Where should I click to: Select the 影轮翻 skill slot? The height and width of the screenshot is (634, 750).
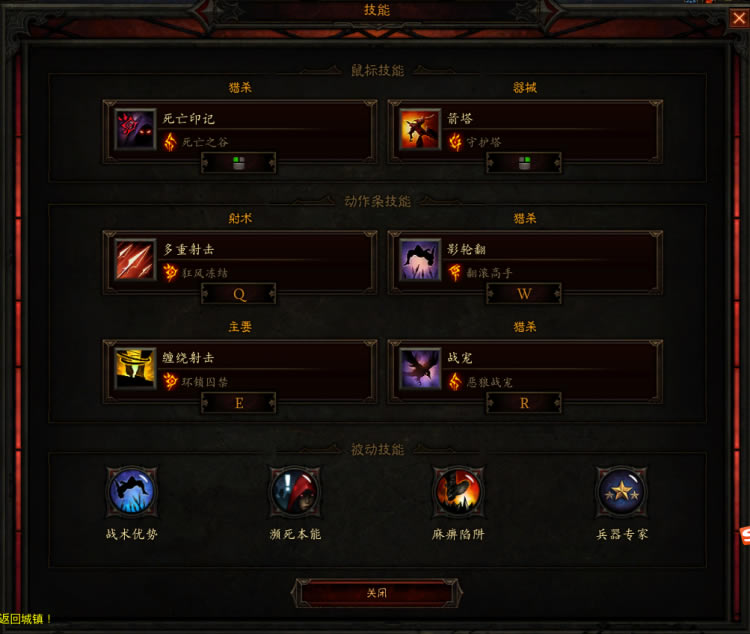tap(524, 260)
